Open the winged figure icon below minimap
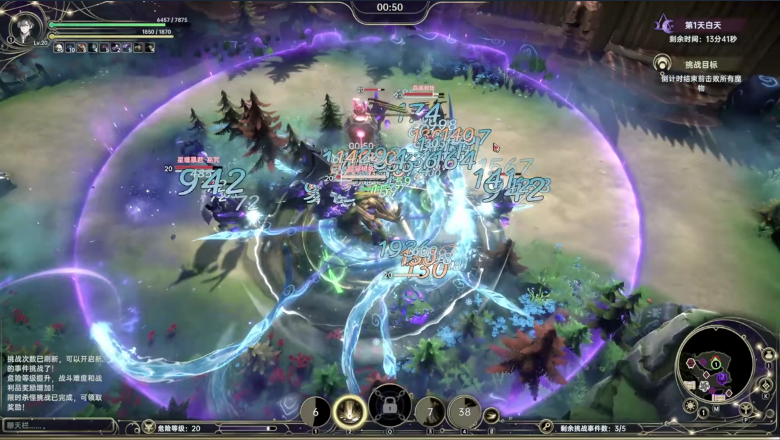Screen dimensions: 780x440 [x=746, y=407]
